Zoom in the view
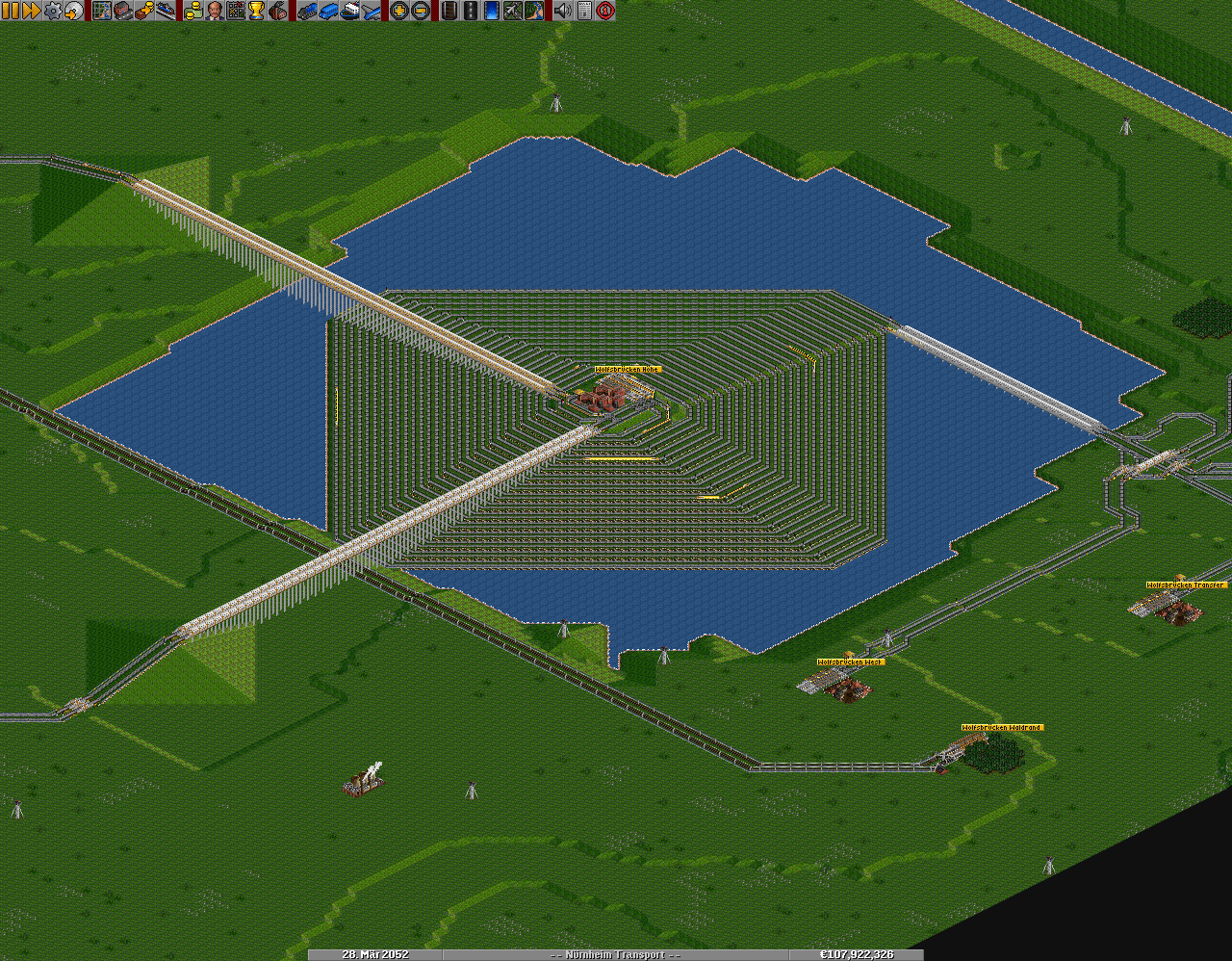Image resolution: width=1232 pixels, height=961 pixels. coord(398,11)
